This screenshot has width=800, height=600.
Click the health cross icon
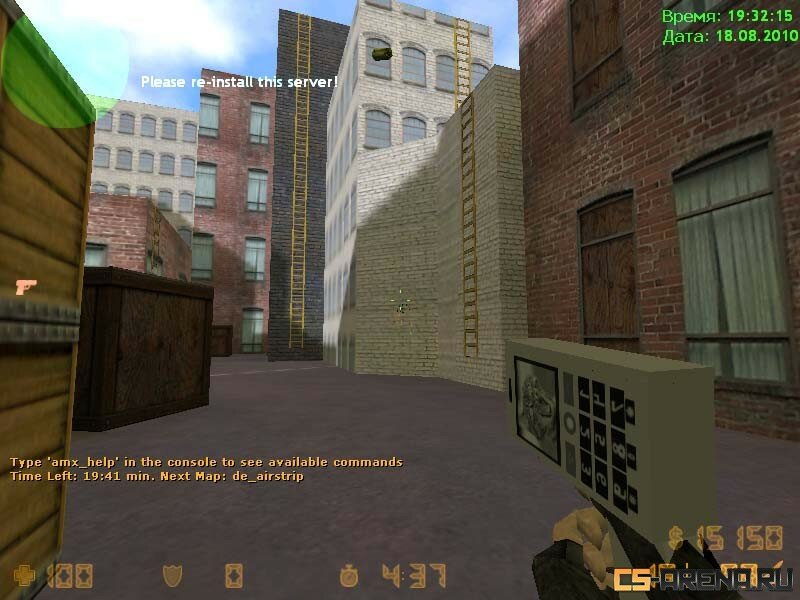tap(21, 575)
